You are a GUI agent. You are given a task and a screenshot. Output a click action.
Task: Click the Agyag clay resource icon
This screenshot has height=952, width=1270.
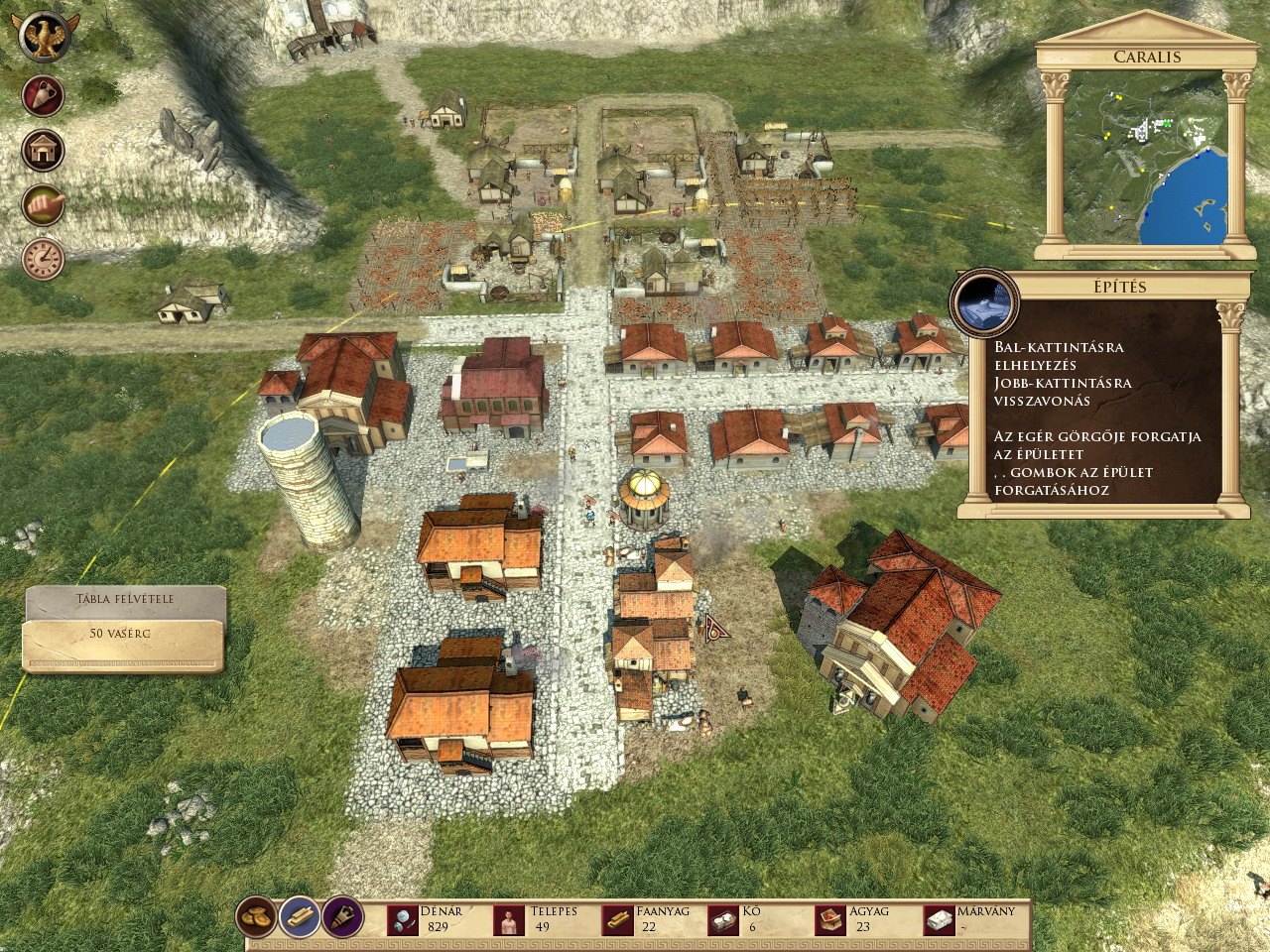830,921
